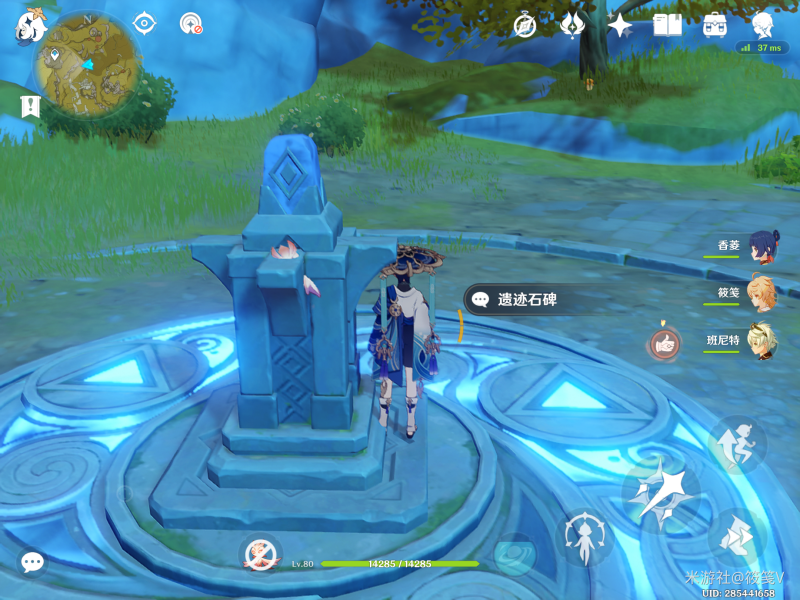Screen dimensions: 800x600
Task: Open the adventurer handbook book icon
Action: [x=667, y=25]
